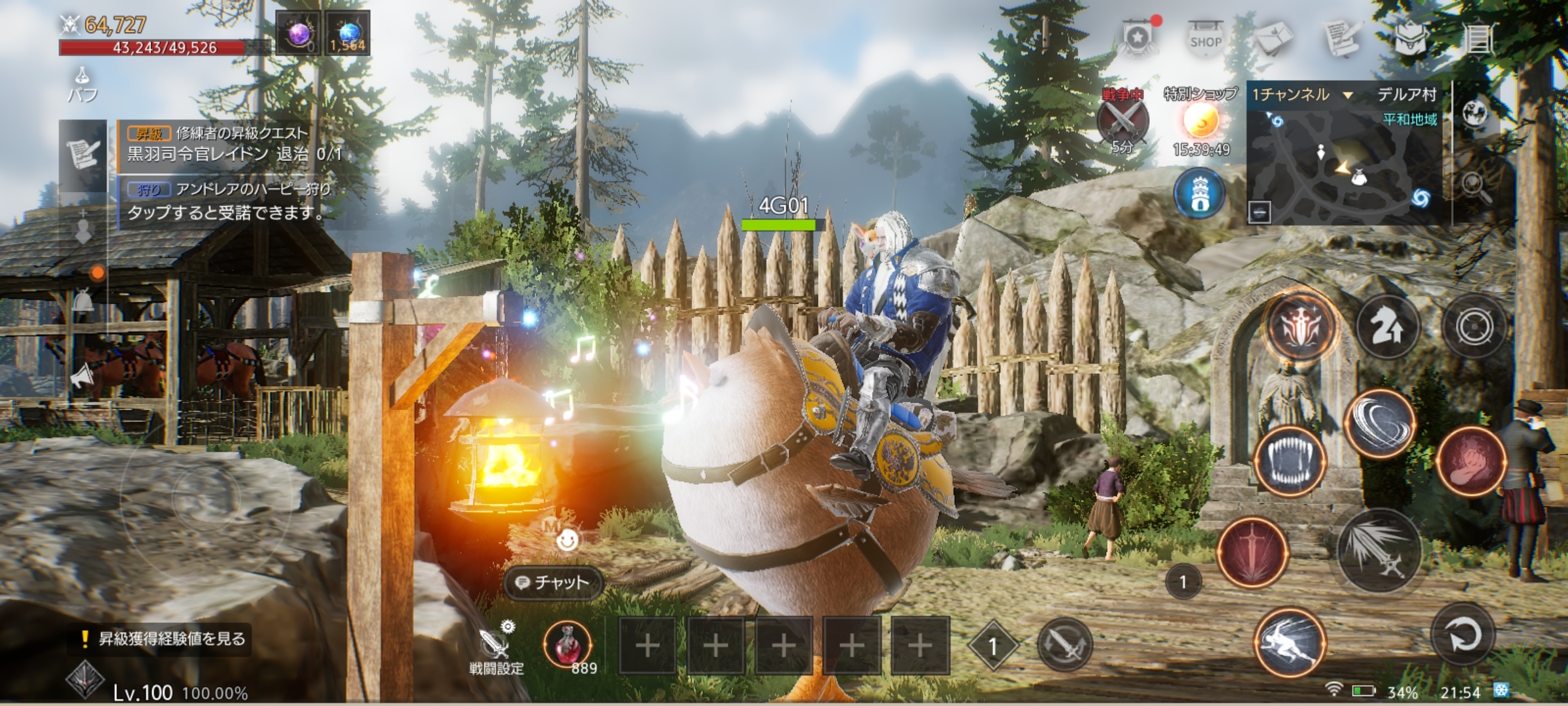Open the main menu list icon

[x=1479, y=39]
